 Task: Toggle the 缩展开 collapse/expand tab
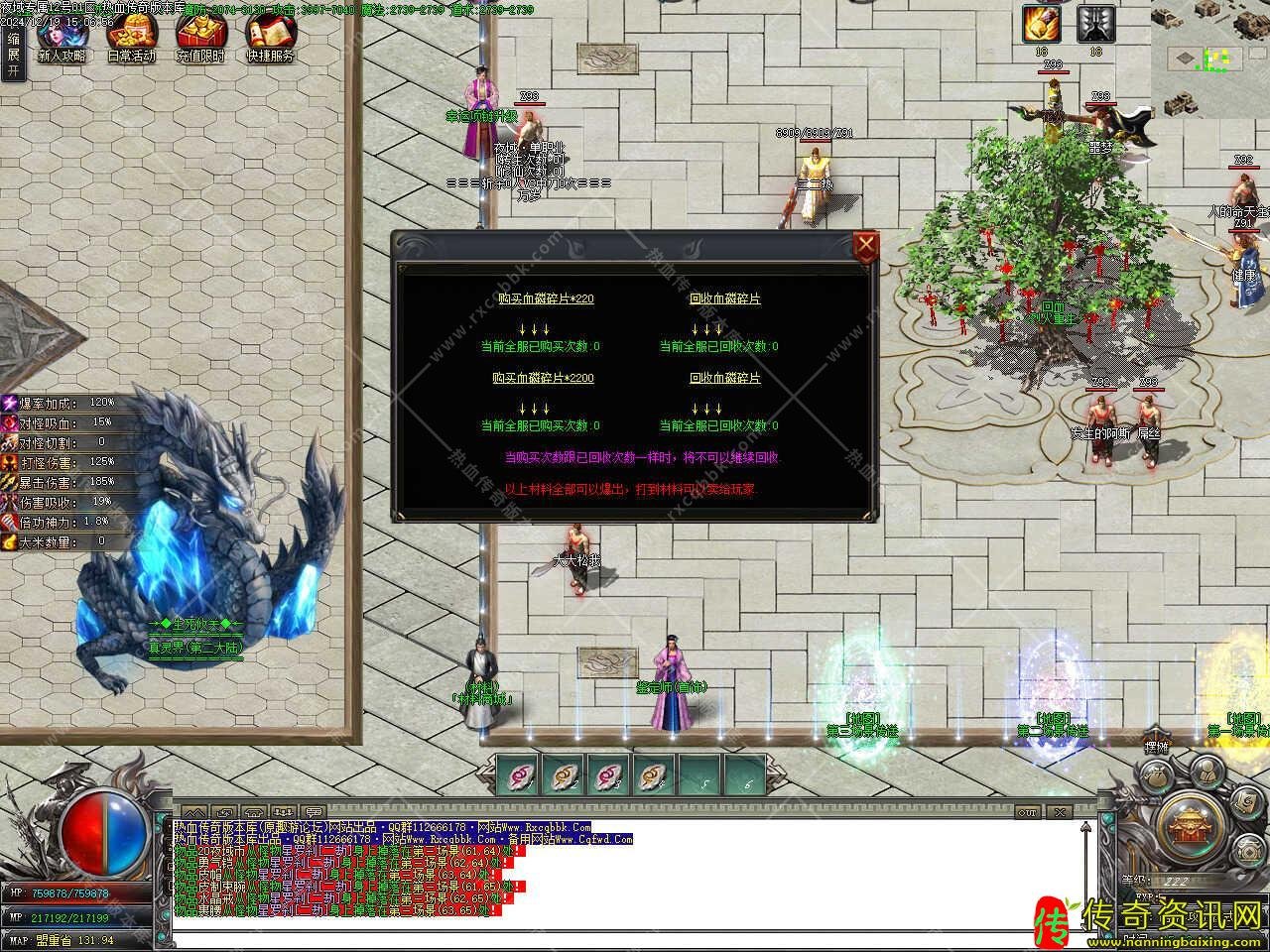click(x=13, y=55)
